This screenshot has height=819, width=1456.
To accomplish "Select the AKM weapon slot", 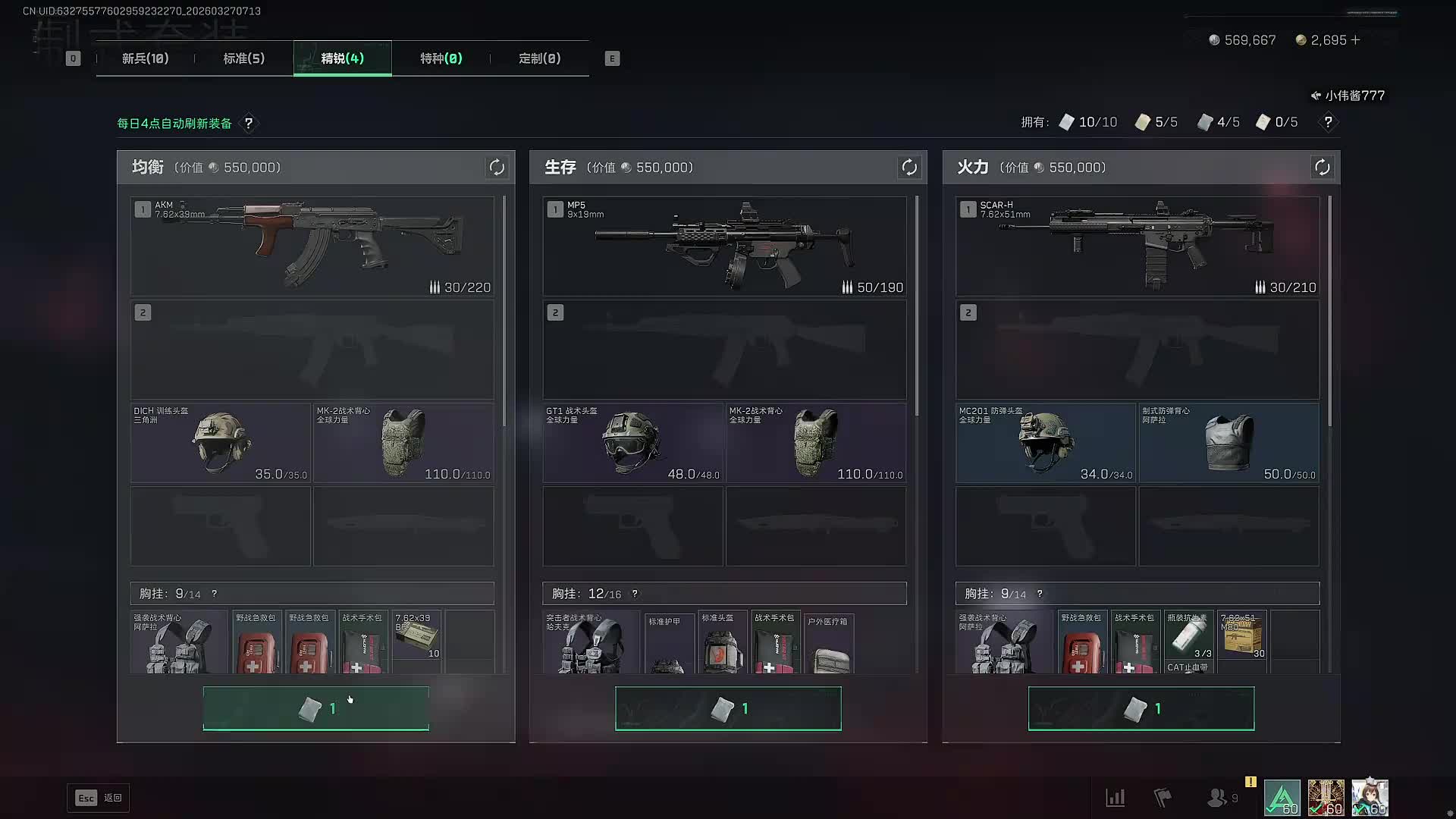I will (x=312, y=246).
